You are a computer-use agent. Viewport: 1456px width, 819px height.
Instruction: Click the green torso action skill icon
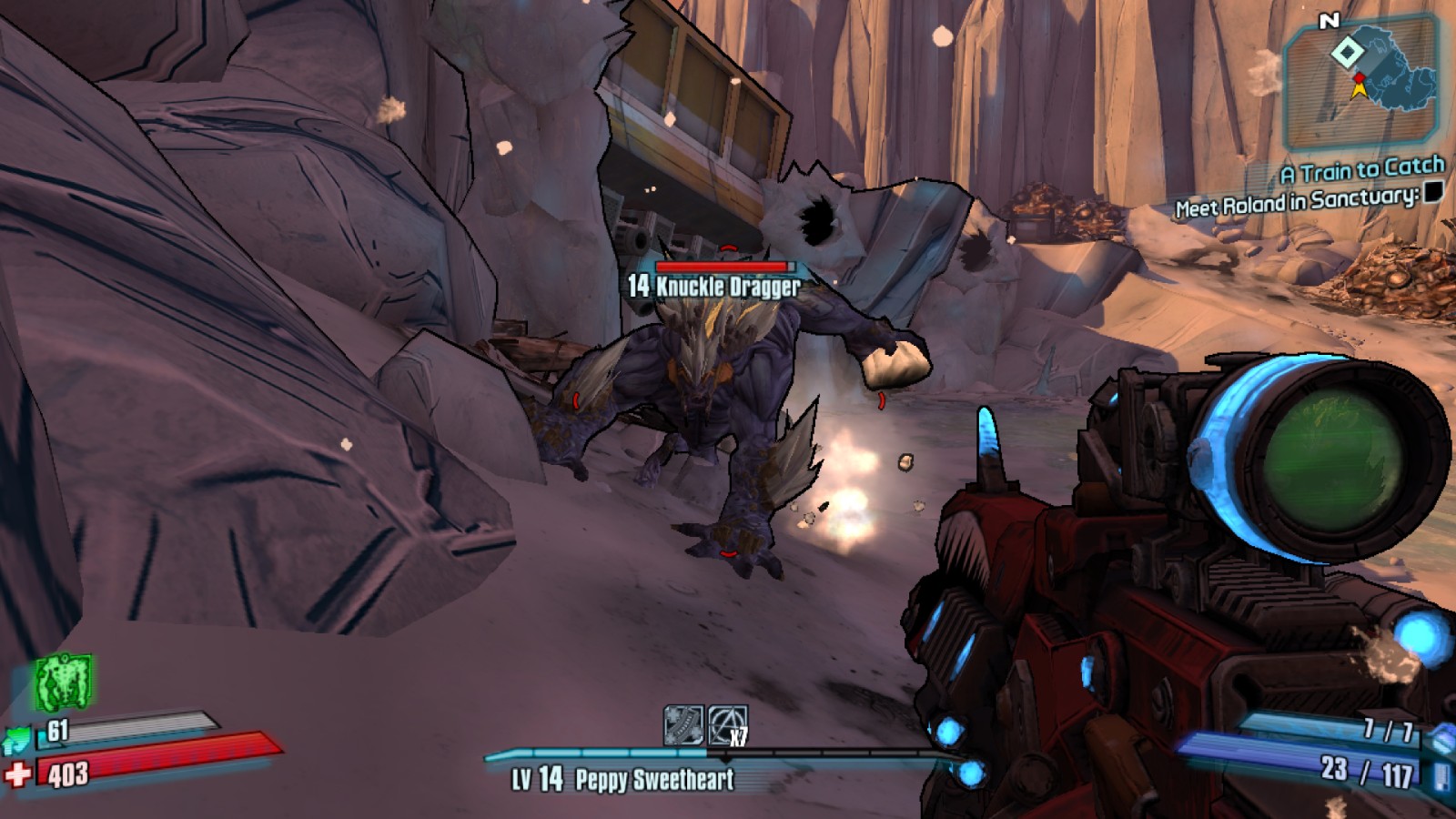pos(63,682)
